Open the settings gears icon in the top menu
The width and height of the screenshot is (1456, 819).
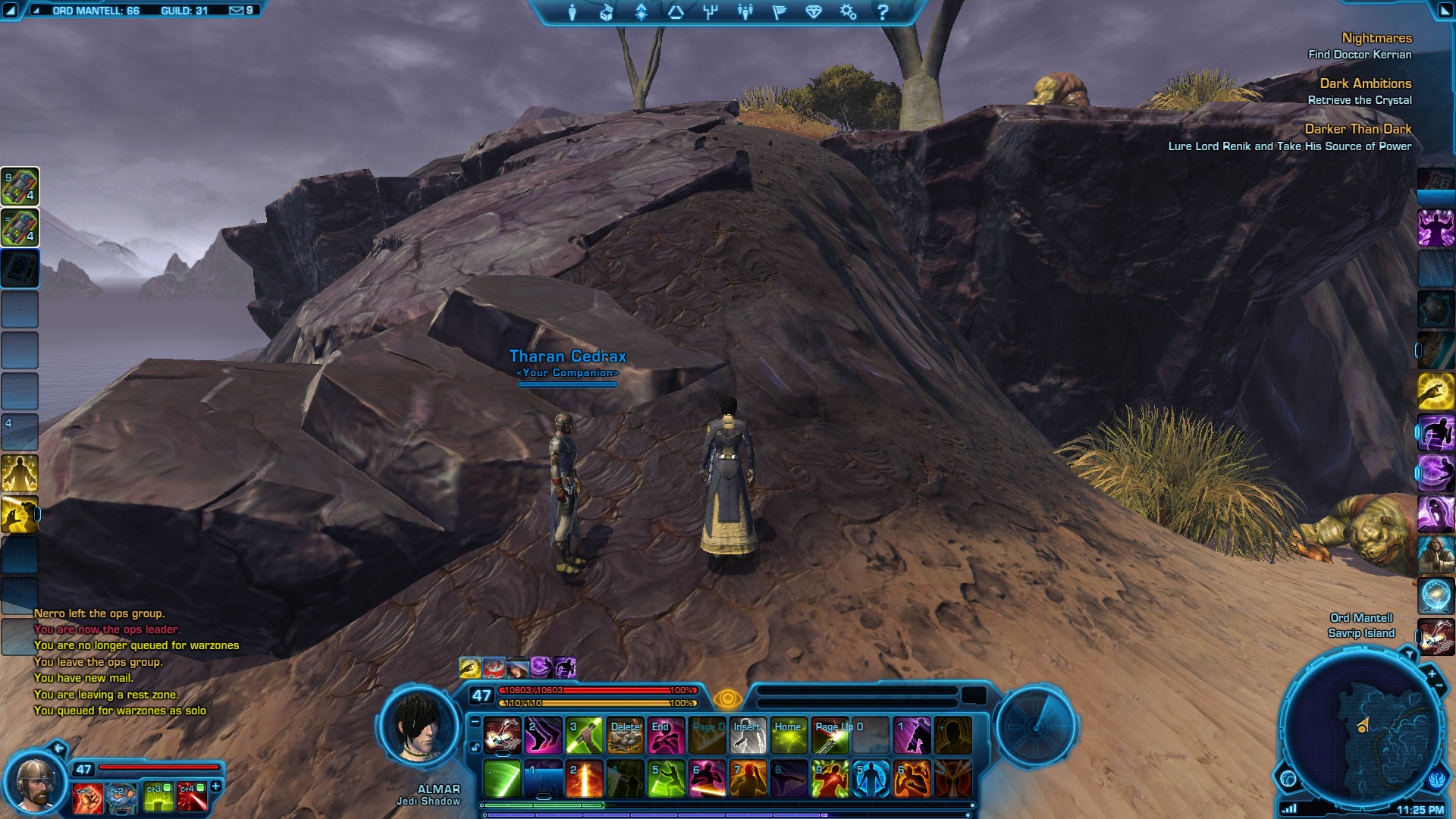coord(848,12)
